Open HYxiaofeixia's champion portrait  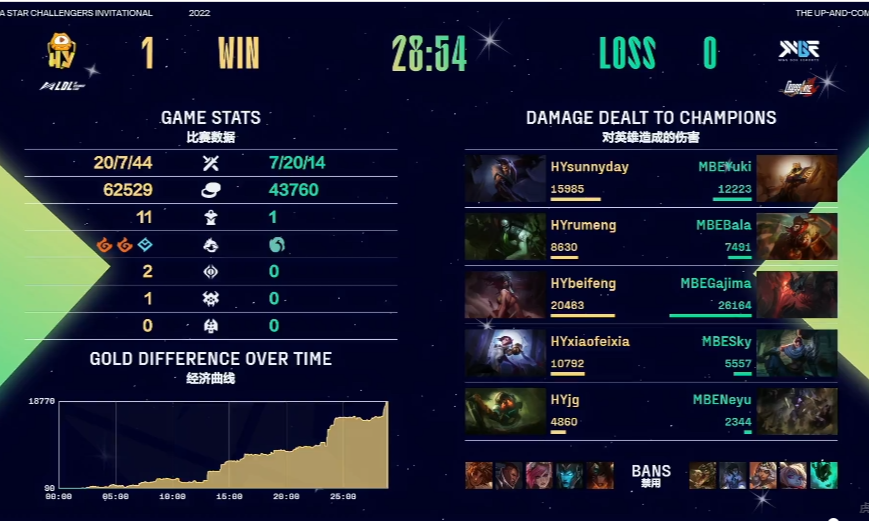(x=505, y=353)
